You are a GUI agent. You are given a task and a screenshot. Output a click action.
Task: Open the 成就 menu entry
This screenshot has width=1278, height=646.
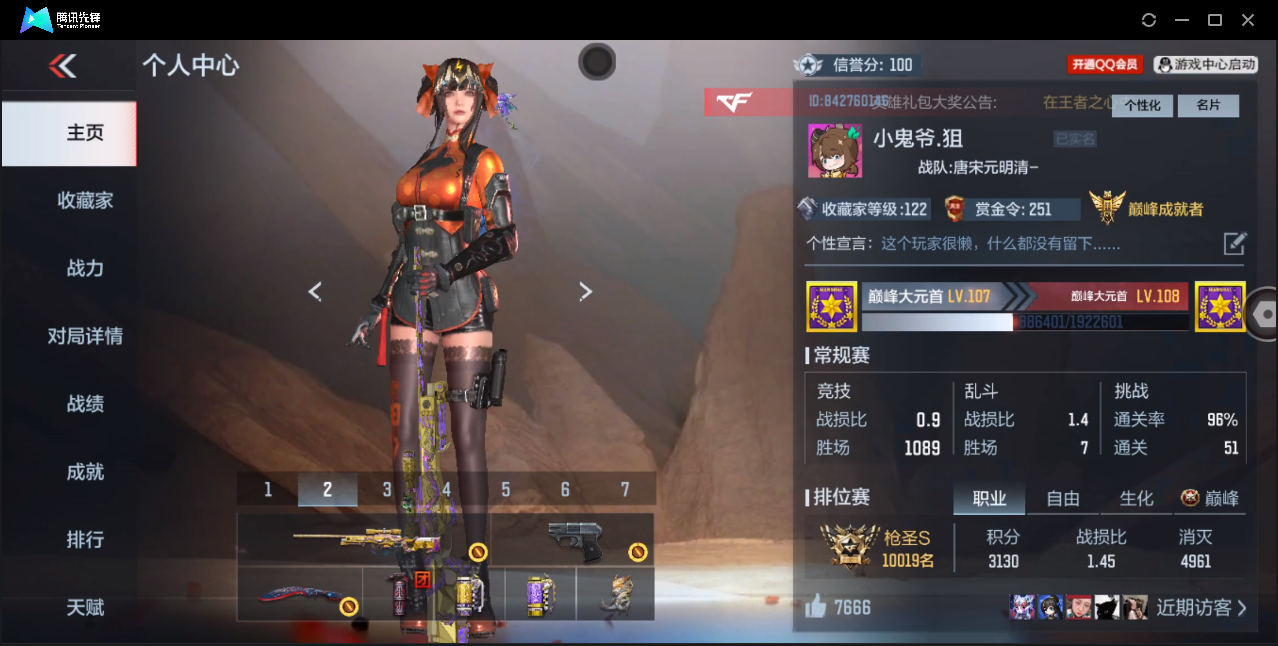[85, 472]
